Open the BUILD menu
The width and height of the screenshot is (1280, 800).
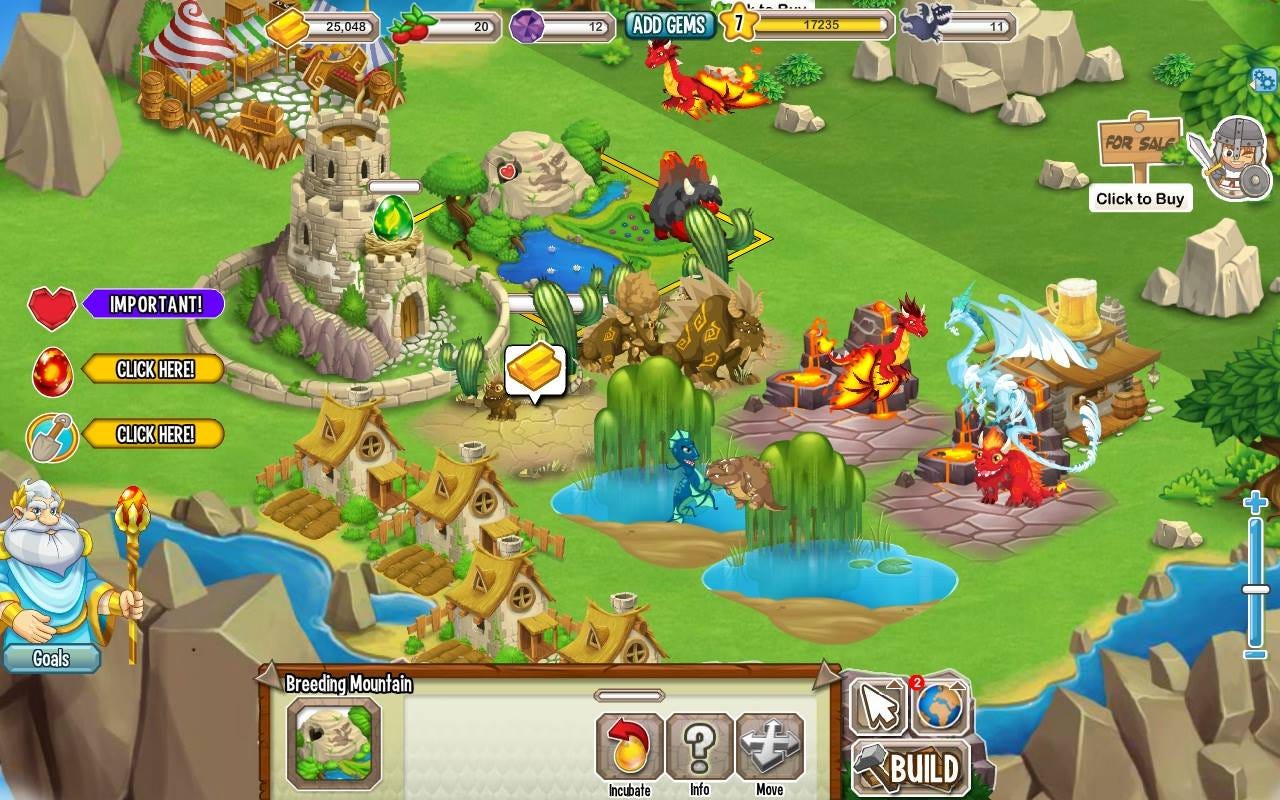[x=909, y=770]
